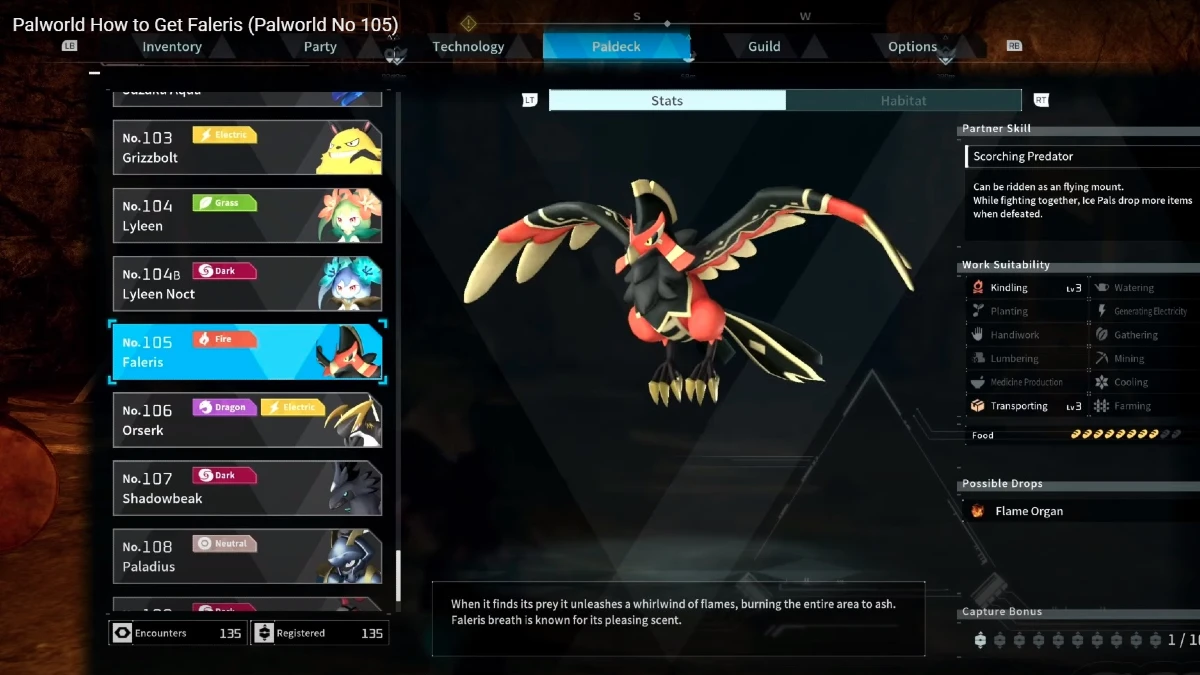Viewport: 1200px width, 675px height.
Task: Choose Shadowbeak in the Paldeck list
Action: (246, 488)
